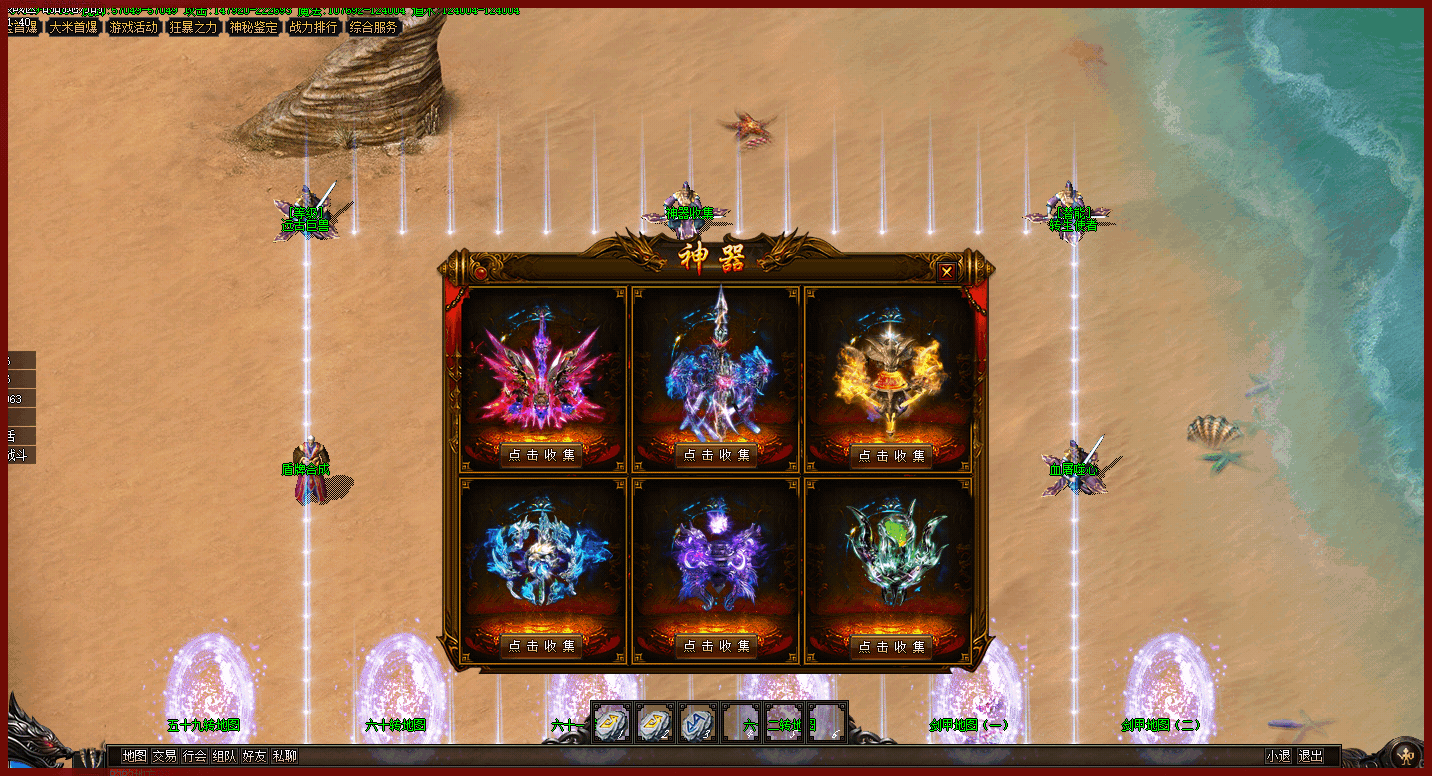Open the 狂暴之力 menu
This screenshot has height=776, width=1432.
pos(194,27)
